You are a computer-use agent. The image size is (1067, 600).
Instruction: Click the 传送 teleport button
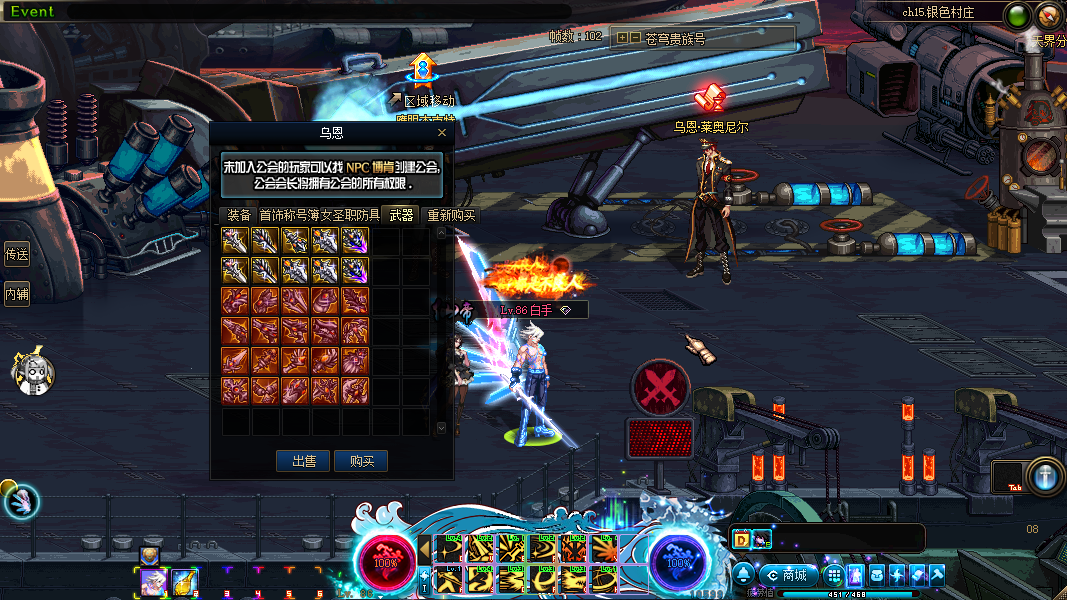coord(17,254)
